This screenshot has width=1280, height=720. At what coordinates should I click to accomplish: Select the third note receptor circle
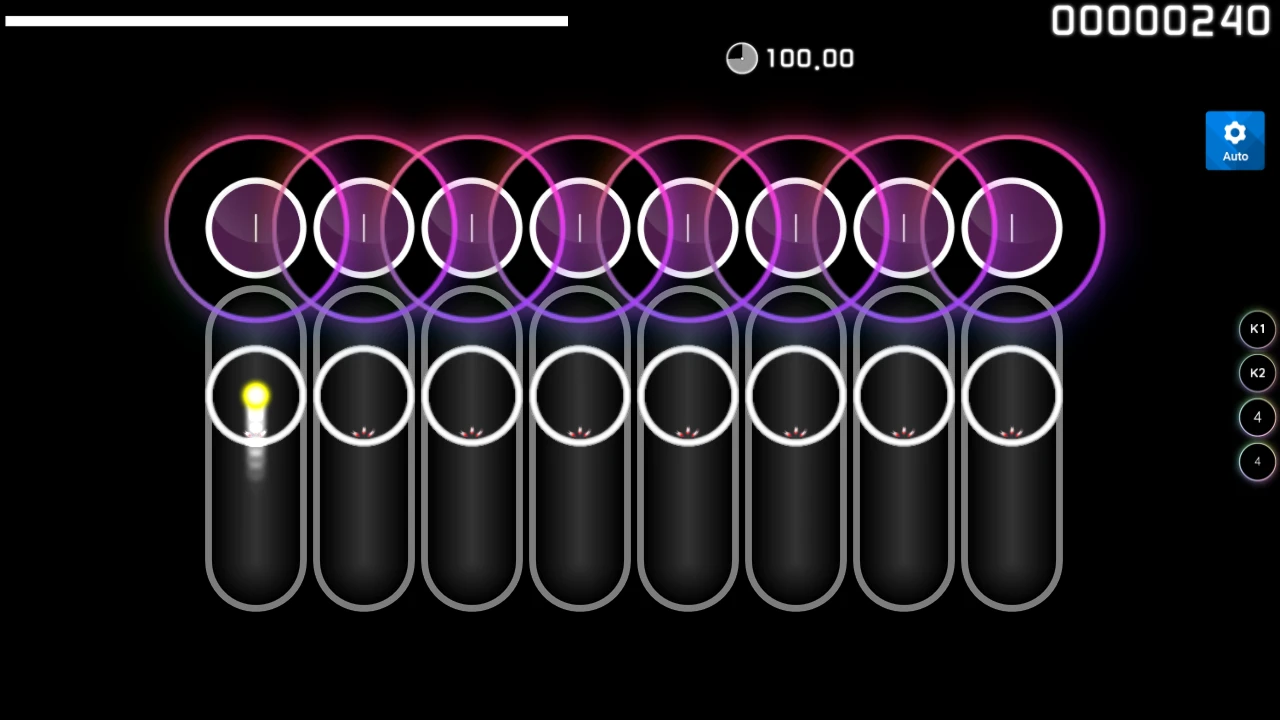[x=471, y=228]
